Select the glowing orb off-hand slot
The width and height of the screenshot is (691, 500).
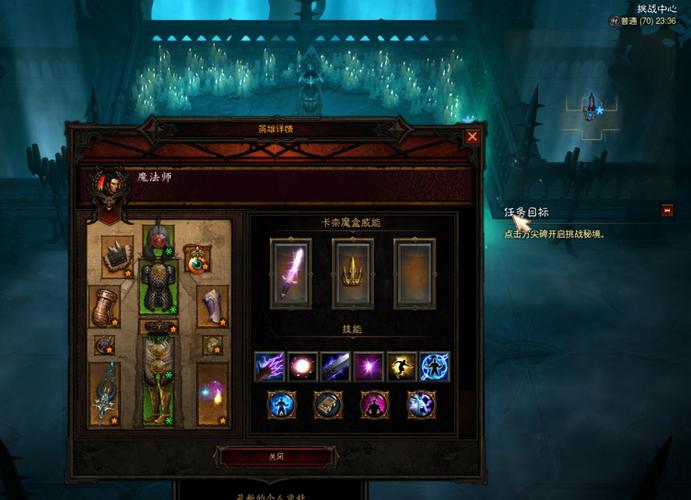click(213, 393)
